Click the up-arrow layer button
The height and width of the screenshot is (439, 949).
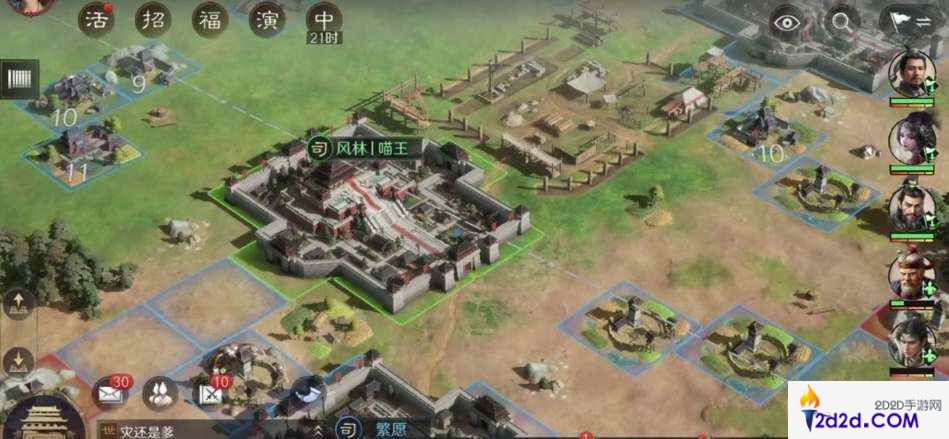pos(20,301)
